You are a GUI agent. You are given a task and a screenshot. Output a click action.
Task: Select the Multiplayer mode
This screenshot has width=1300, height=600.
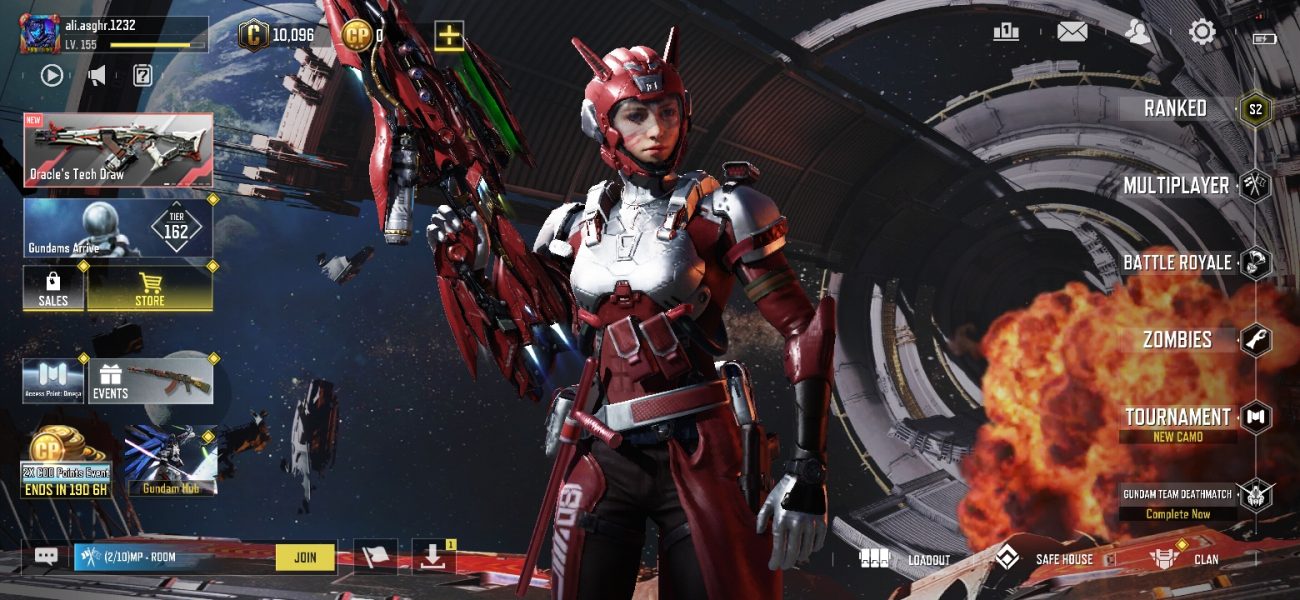click(x=1176, y=186)
